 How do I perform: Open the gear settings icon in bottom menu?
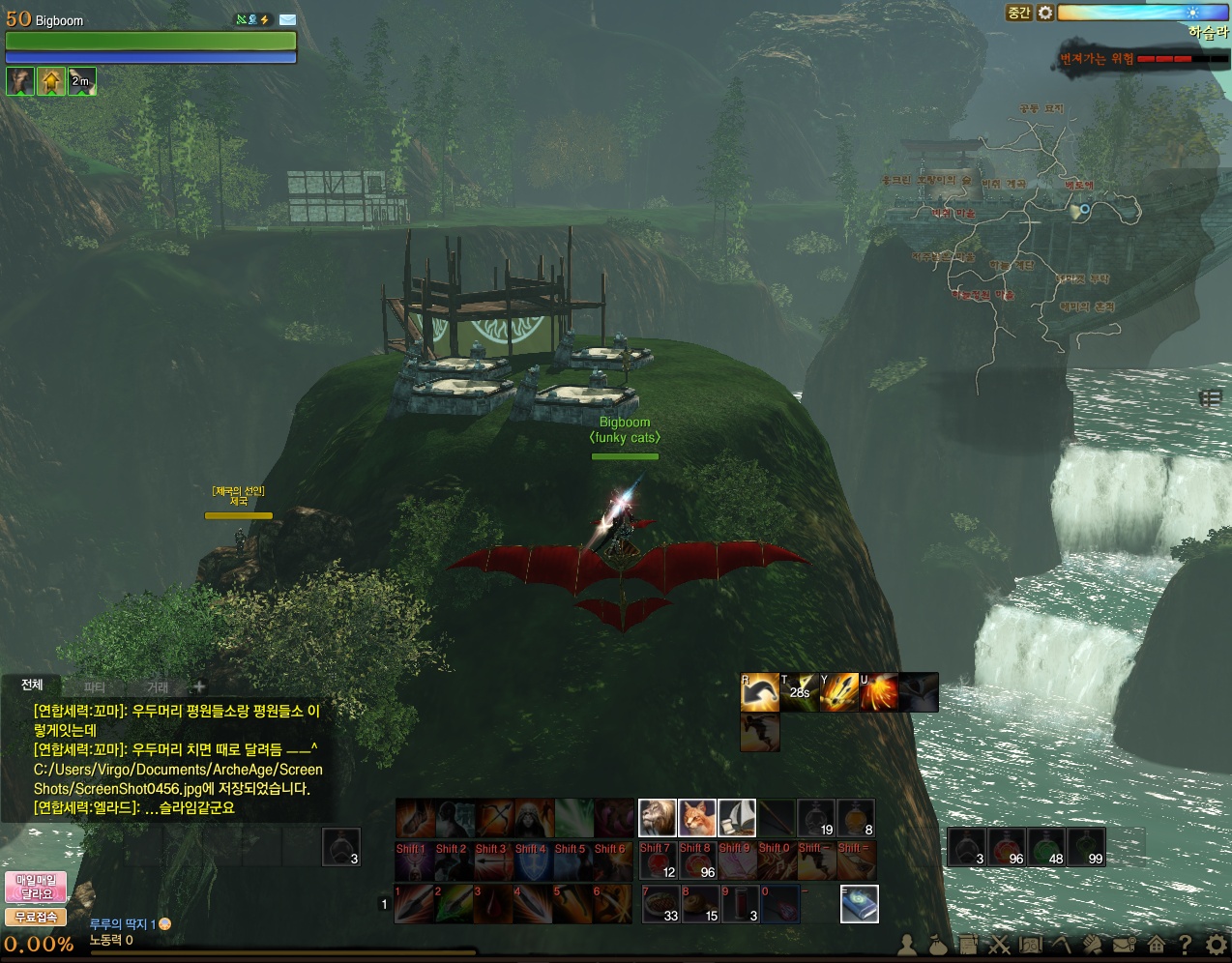pos(1216,944)
